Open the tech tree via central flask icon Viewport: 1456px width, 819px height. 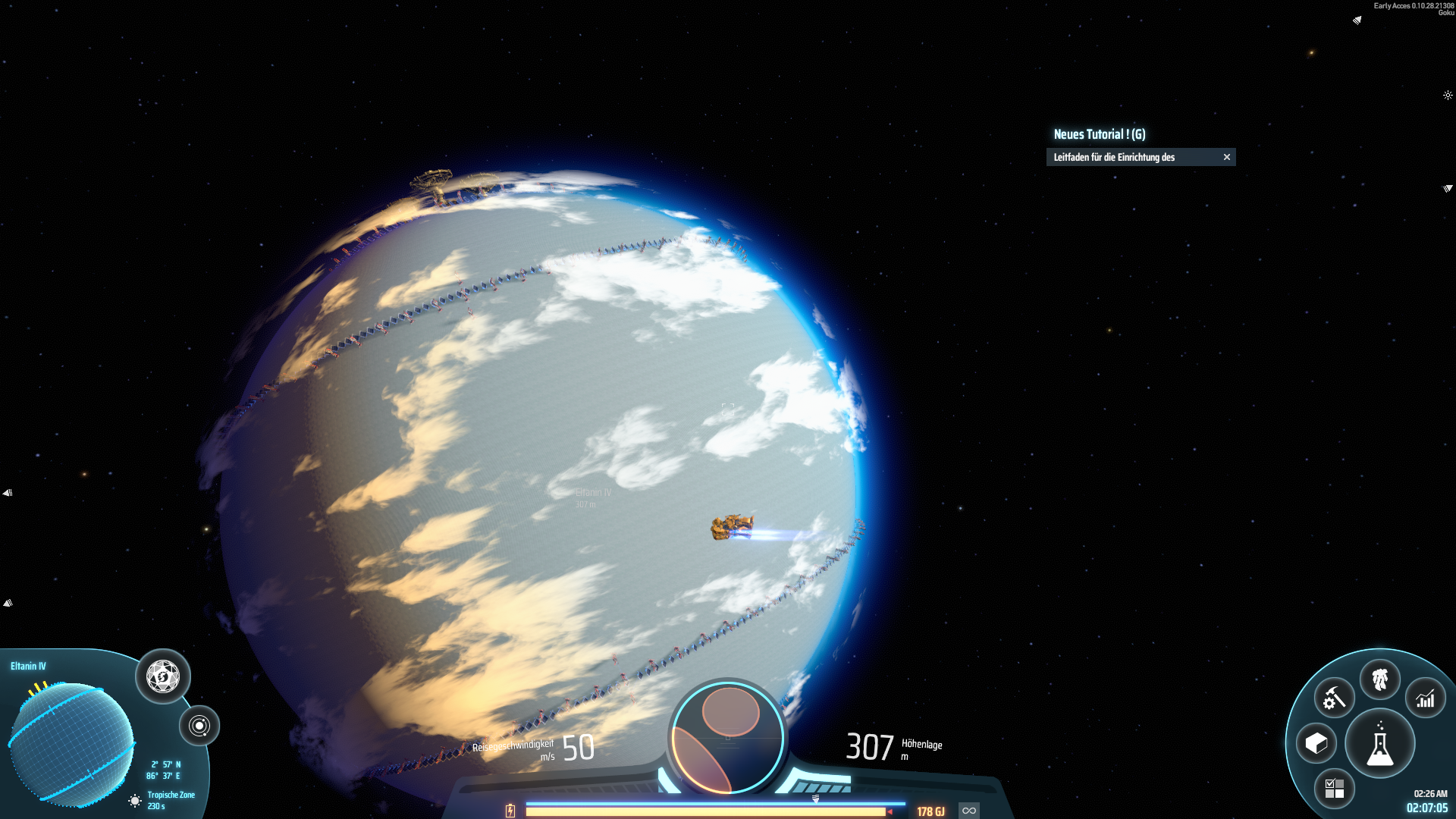click(1380, 745)
